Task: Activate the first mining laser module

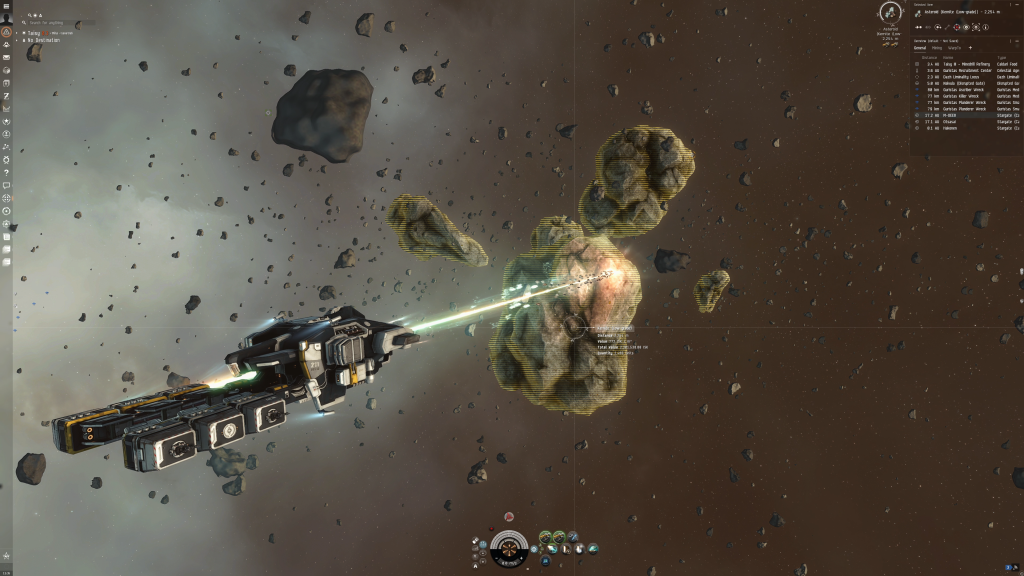Action: 545,536
